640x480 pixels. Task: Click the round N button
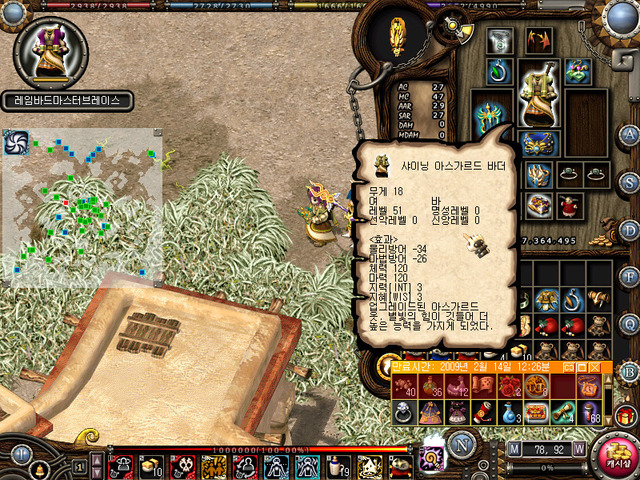[x=463, y=447]
